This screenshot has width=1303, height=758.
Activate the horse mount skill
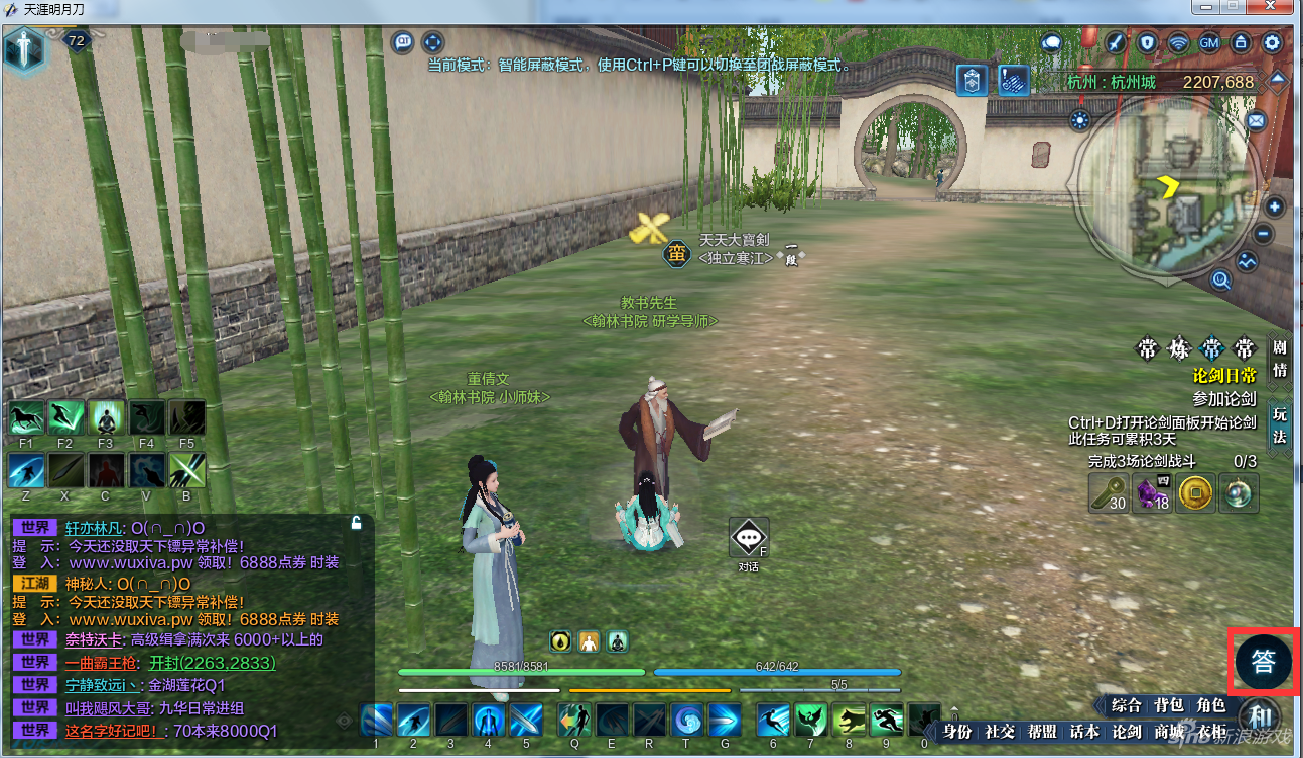tap(25, 417)
